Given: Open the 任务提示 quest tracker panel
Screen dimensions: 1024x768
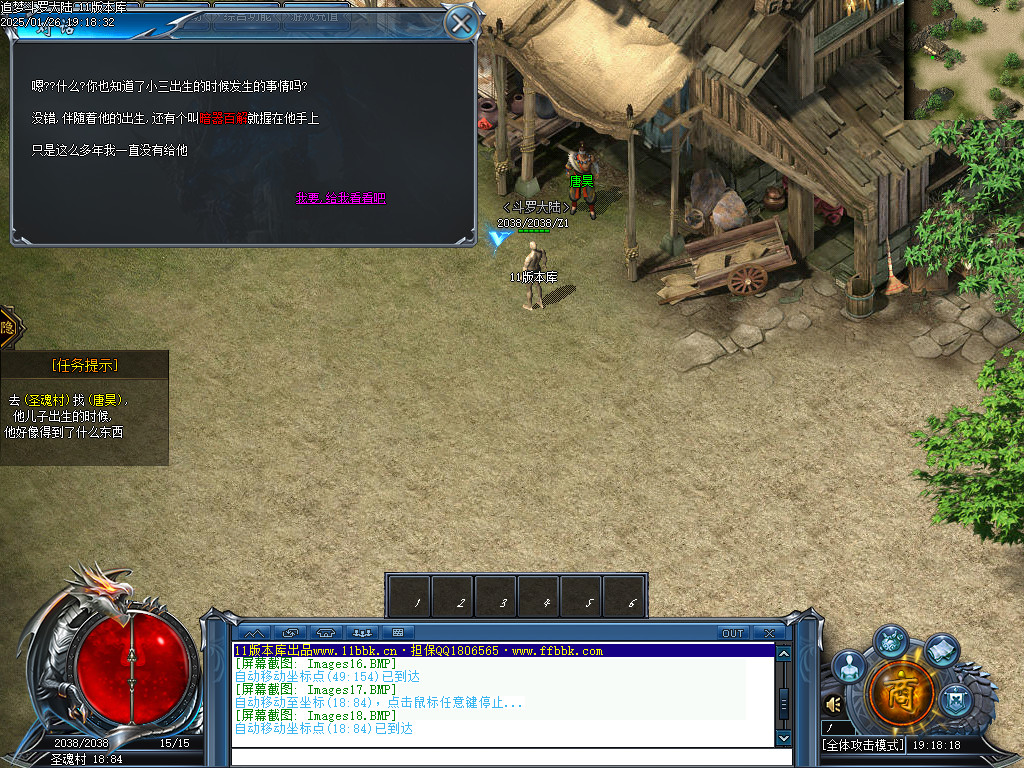Looking at the screenshot, I should tap(84, 365).
